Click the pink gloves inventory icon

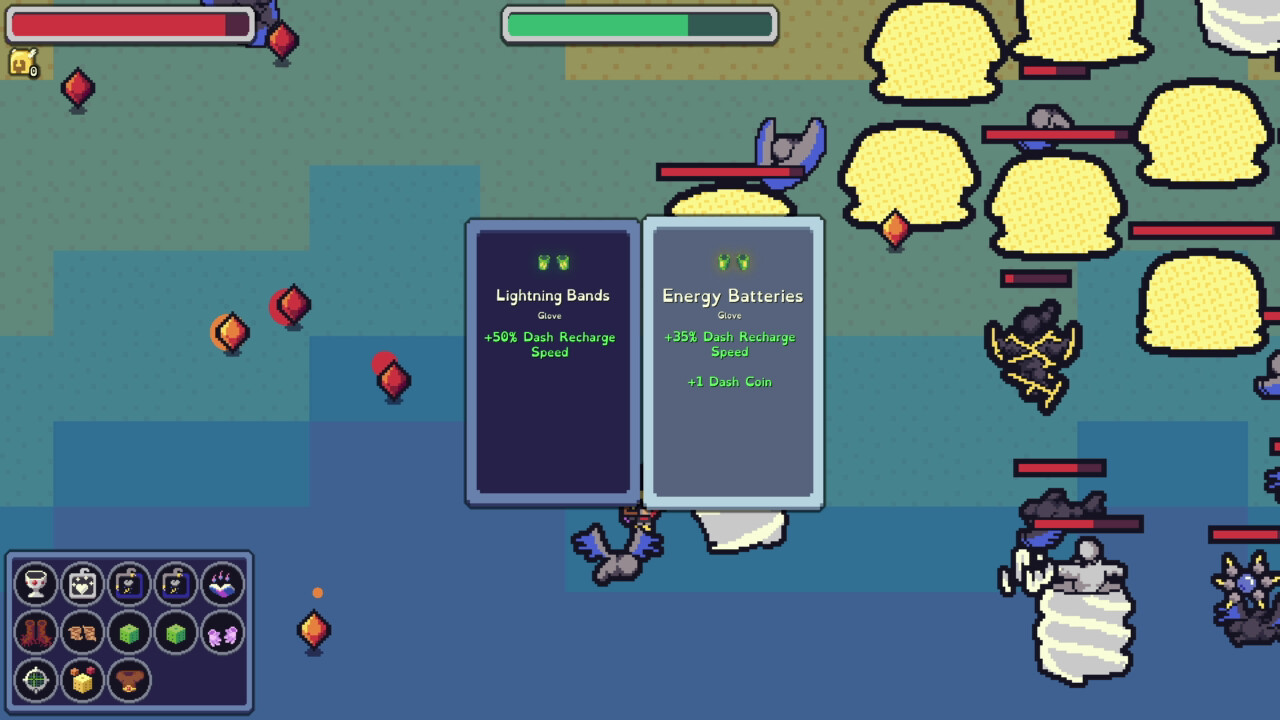click(x=220, y=633)
